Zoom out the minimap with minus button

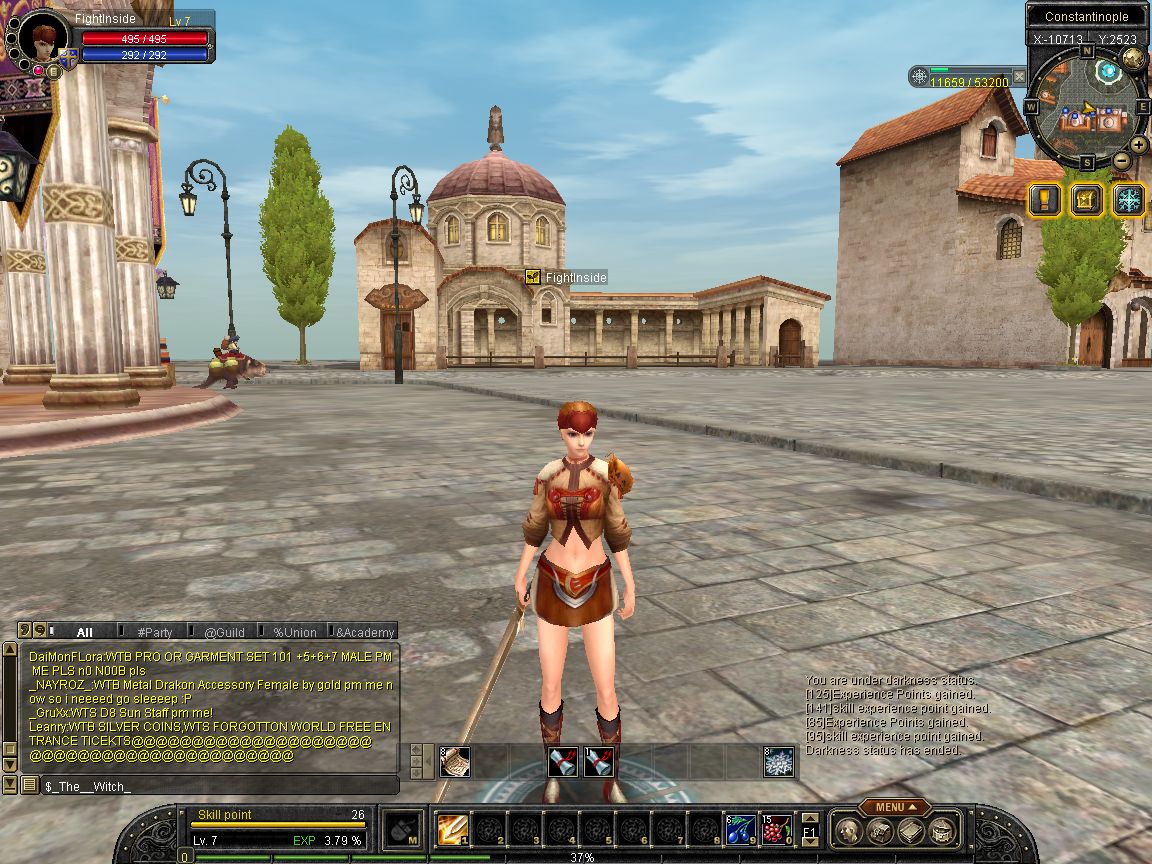(1121, 160)
